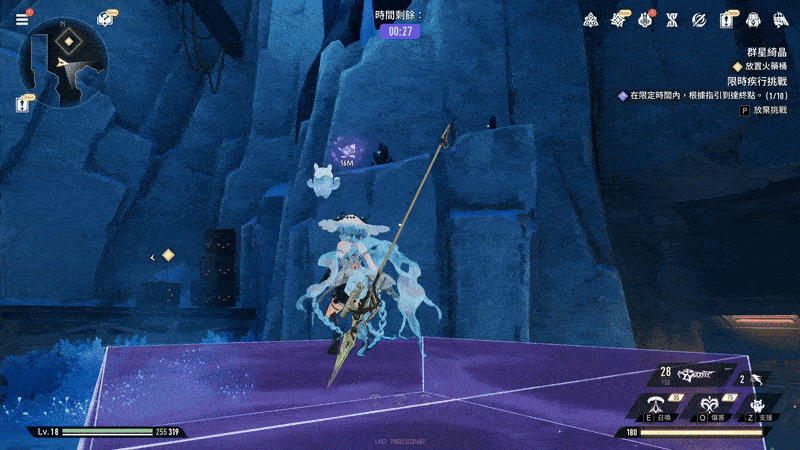
Task: Select the primary ranged weapon slot with 28 ammo
Action: pos(690,376)
